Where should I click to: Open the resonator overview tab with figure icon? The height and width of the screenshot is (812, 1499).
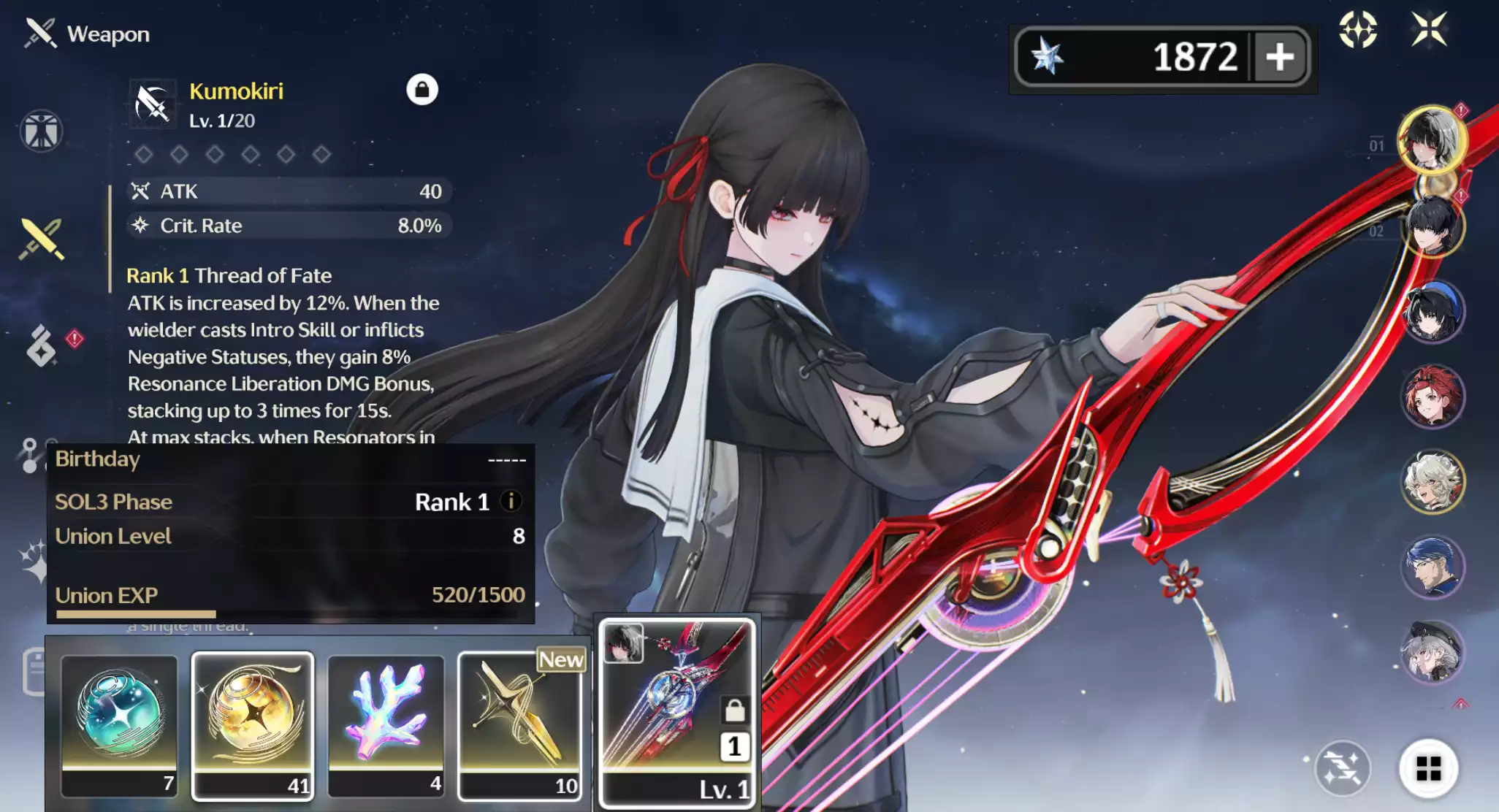(41, 131)
